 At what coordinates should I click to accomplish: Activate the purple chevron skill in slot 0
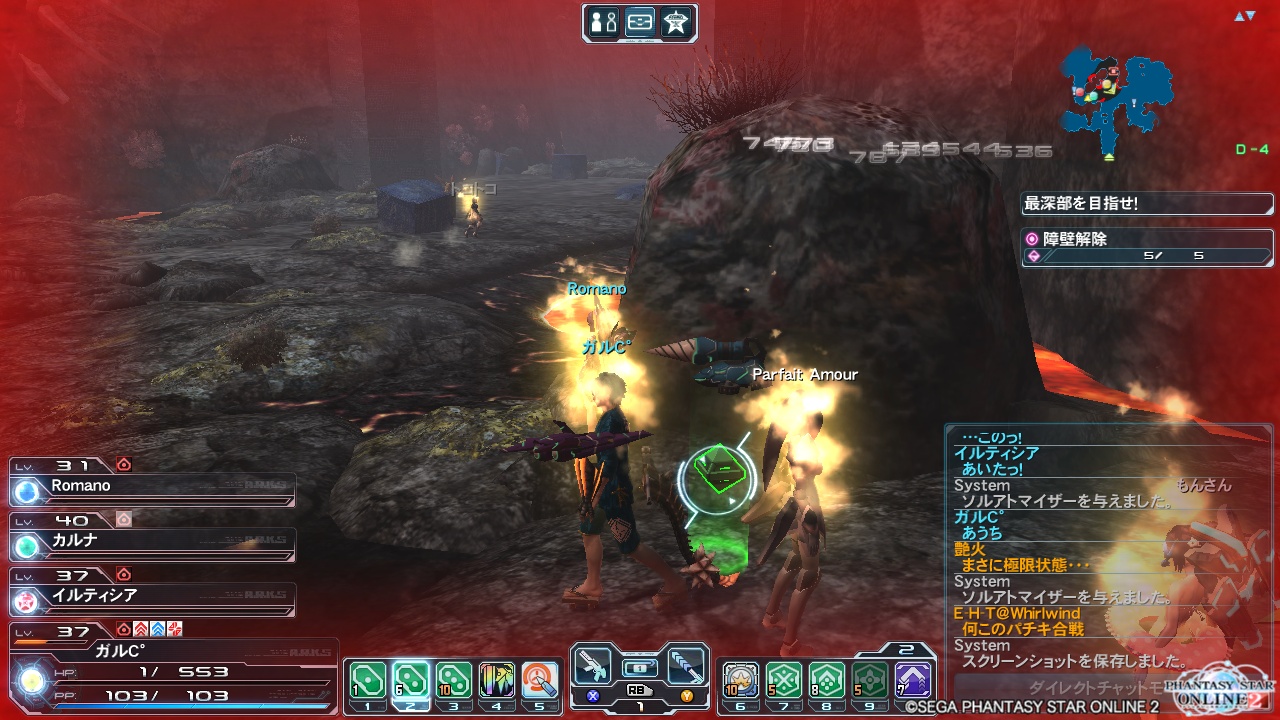(x=913, y=680)
